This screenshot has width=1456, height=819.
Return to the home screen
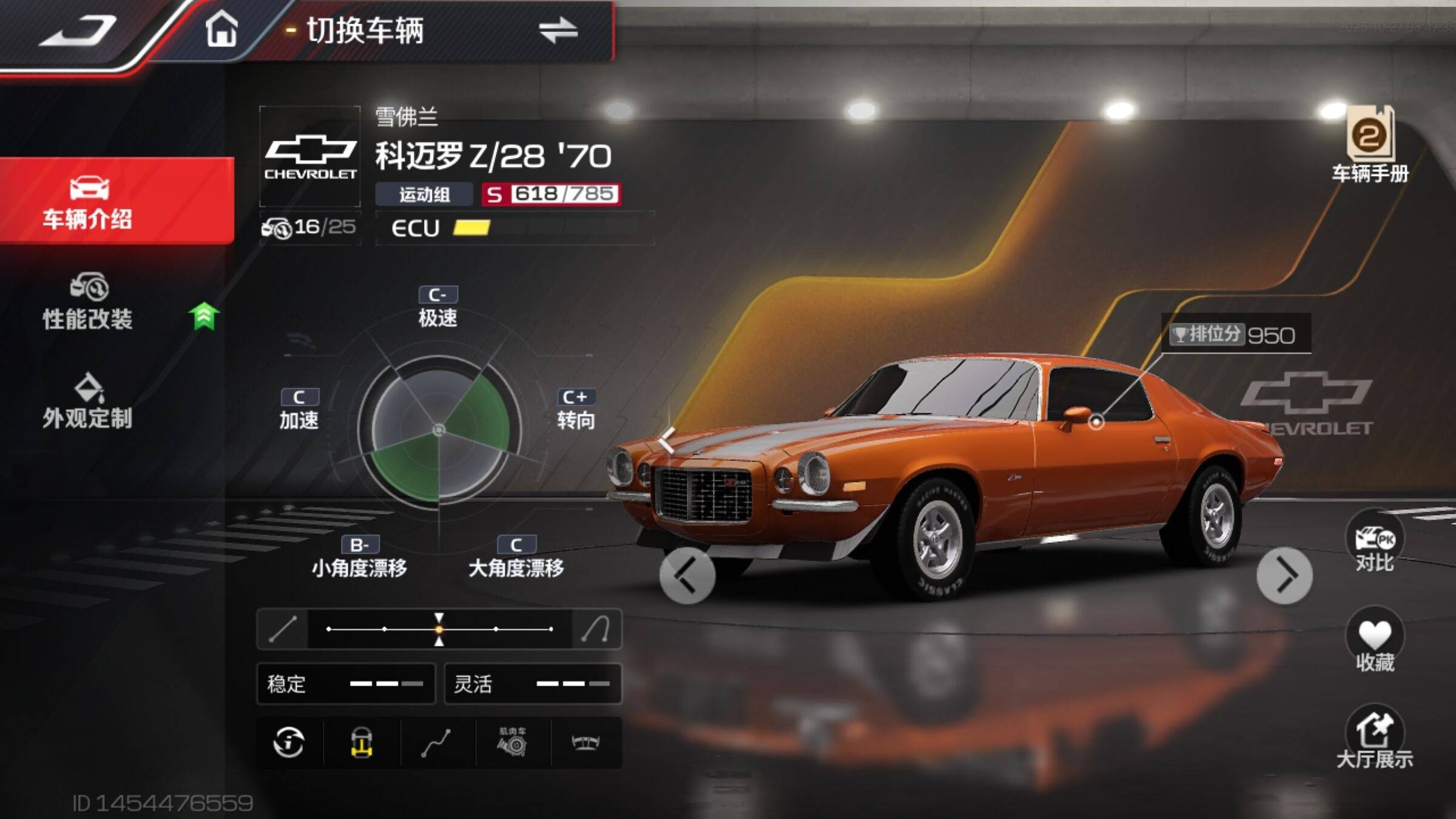click(x=221, y=29)
